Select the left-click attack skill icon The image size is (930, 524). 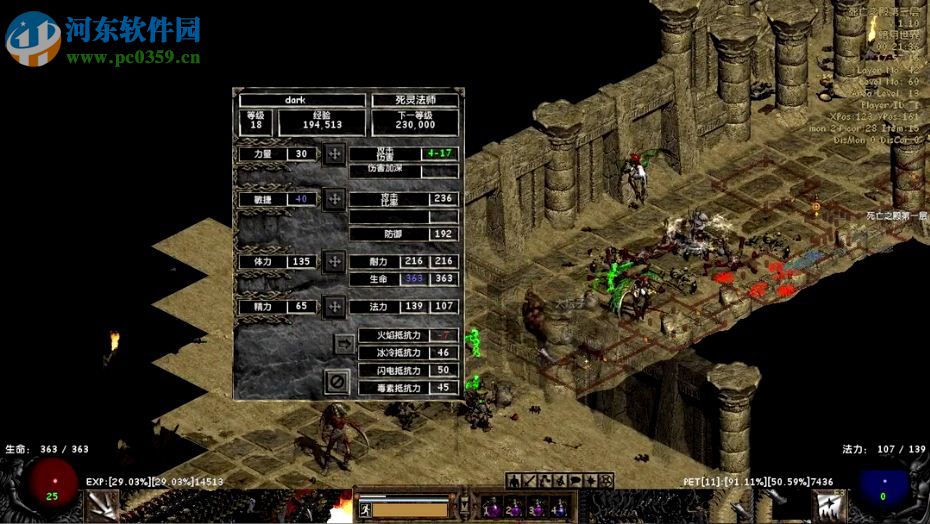click(102, 505)
